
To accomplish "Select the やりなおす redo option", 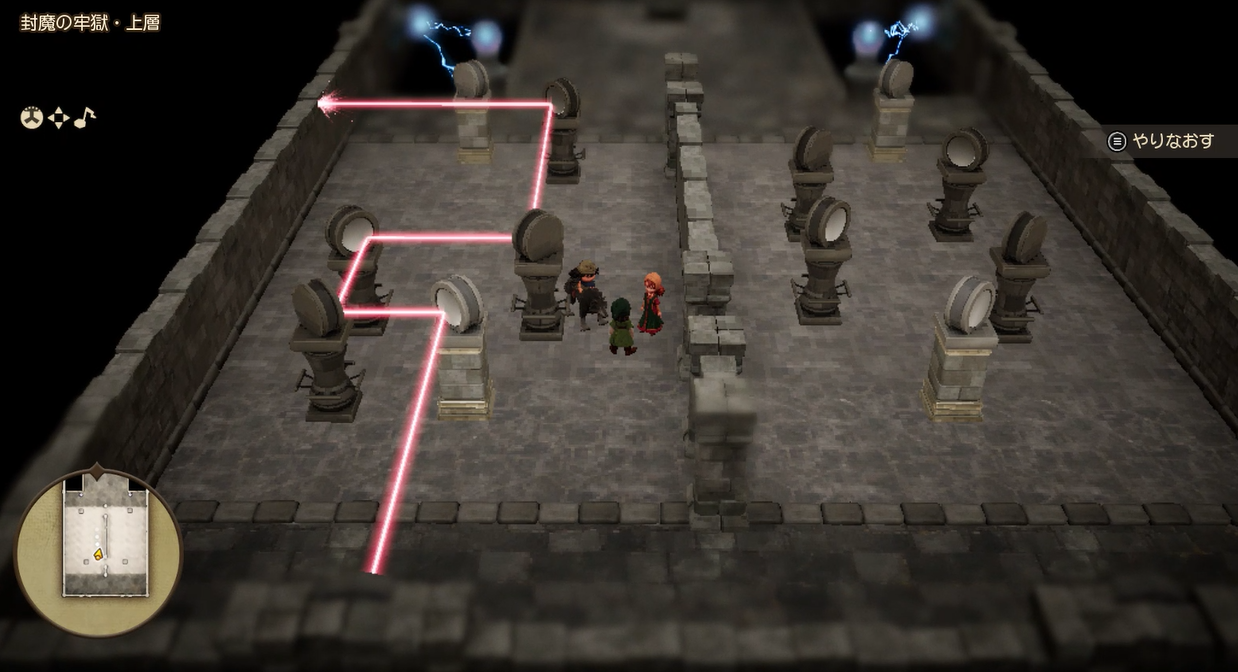I will point(1162,141).
